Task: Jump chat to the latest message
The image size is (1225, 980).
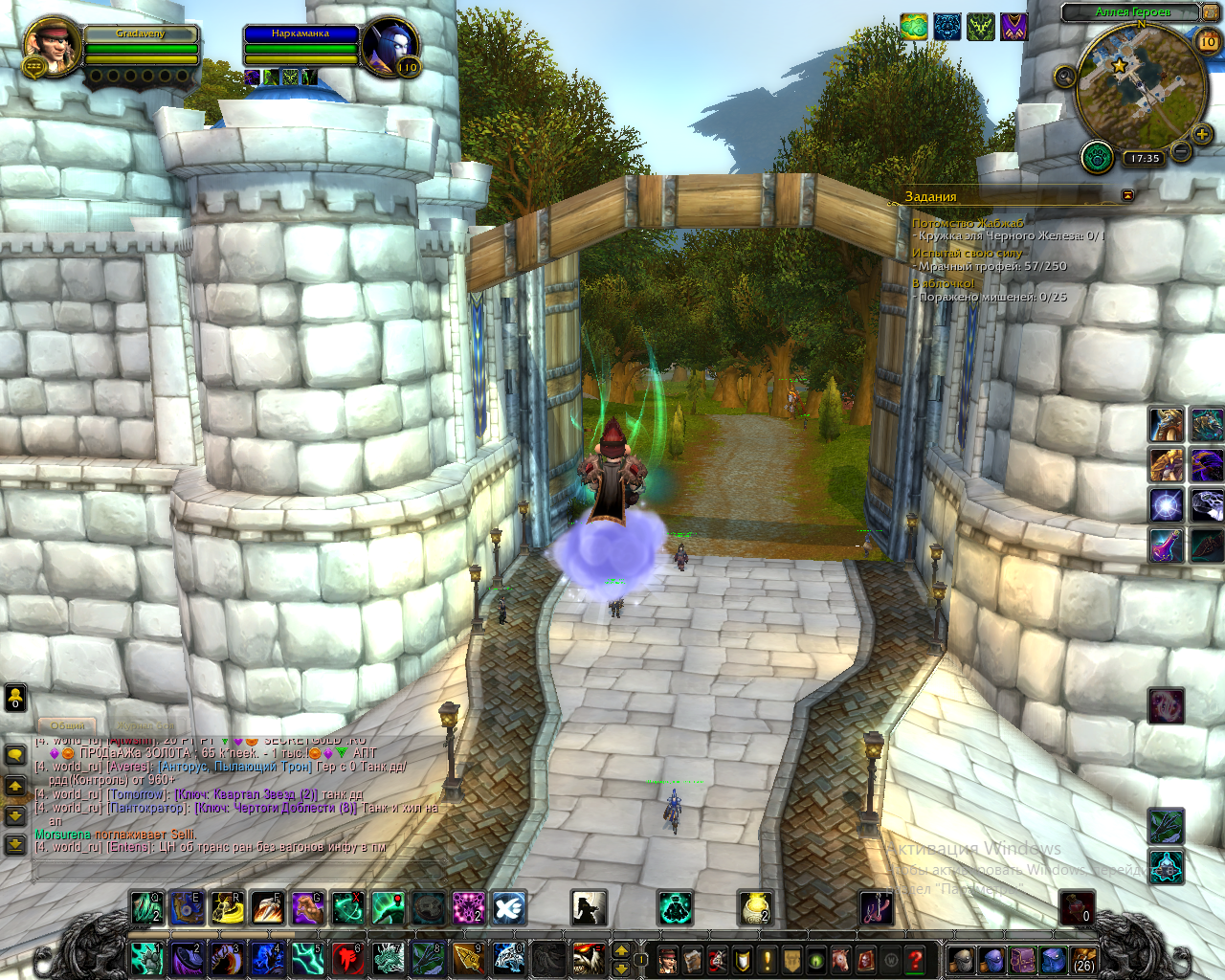Action: pos(15,845)
